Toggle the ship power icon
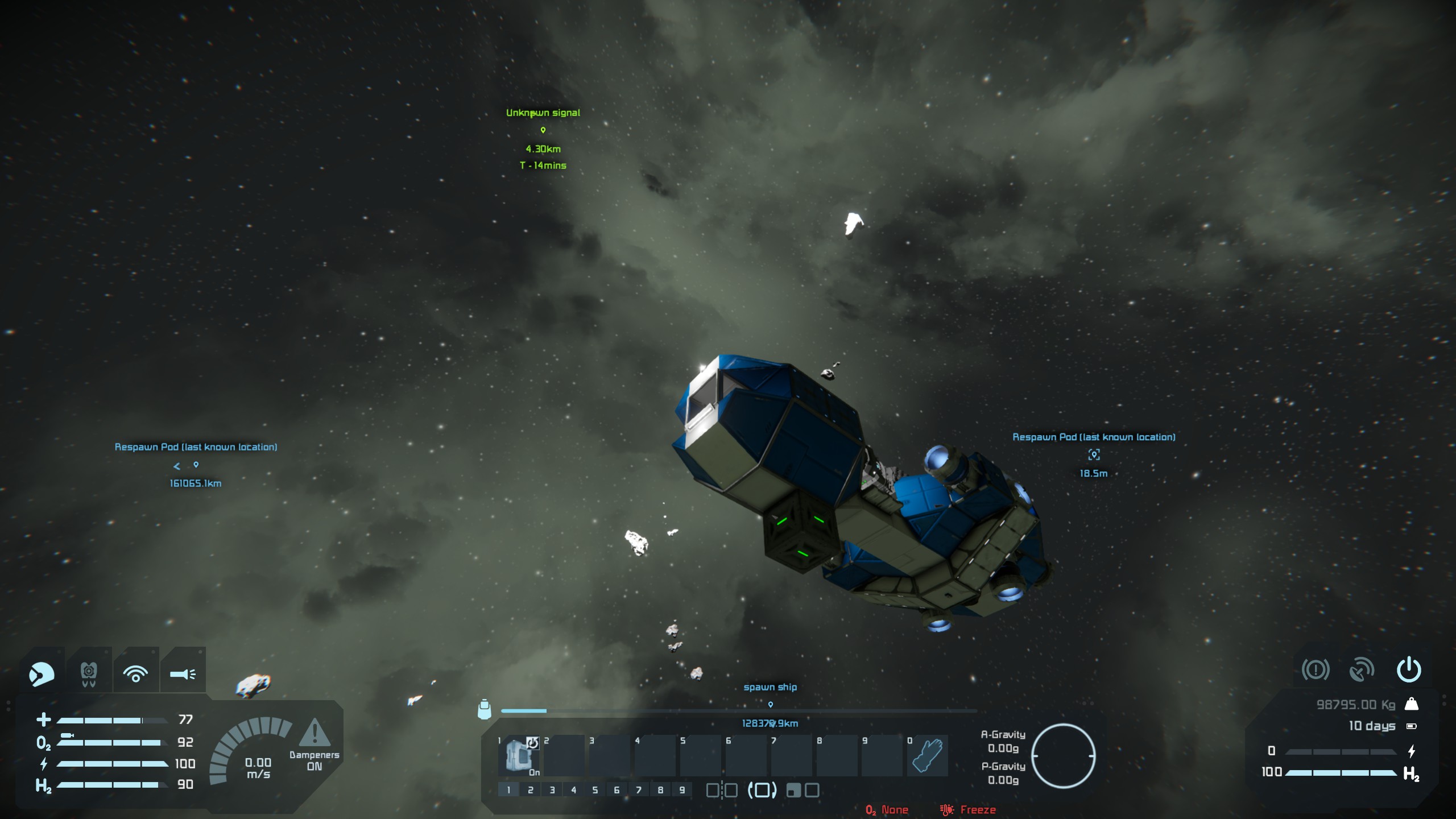Image resolution: width=1456 pixels, height=819 pixels. pyautogui.click(x=1409, y=670)
